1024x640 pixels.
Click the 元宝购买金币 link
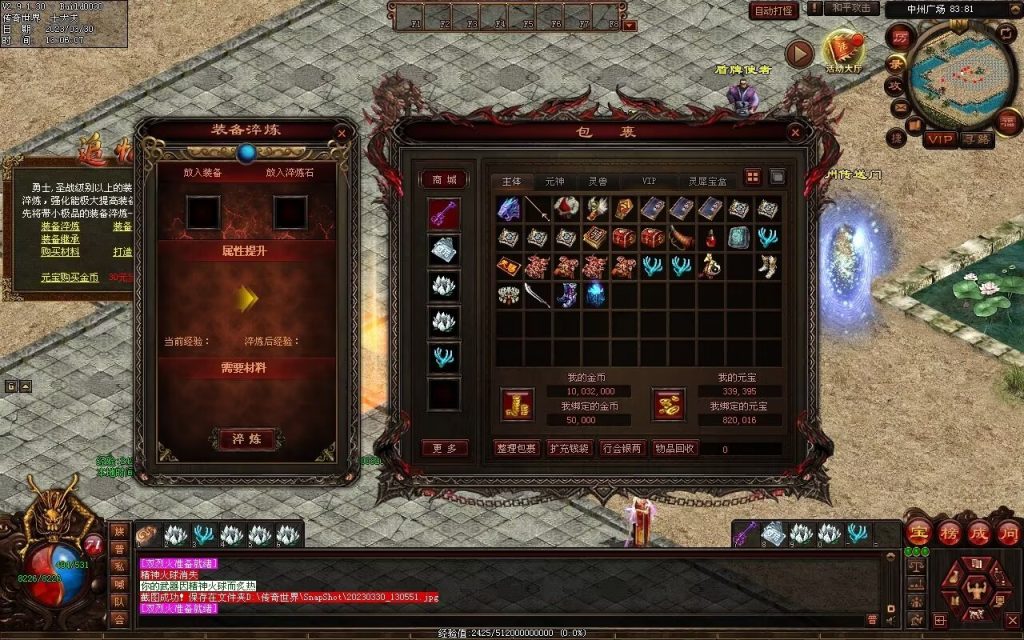pyautogui.click(x=66, y=277)
